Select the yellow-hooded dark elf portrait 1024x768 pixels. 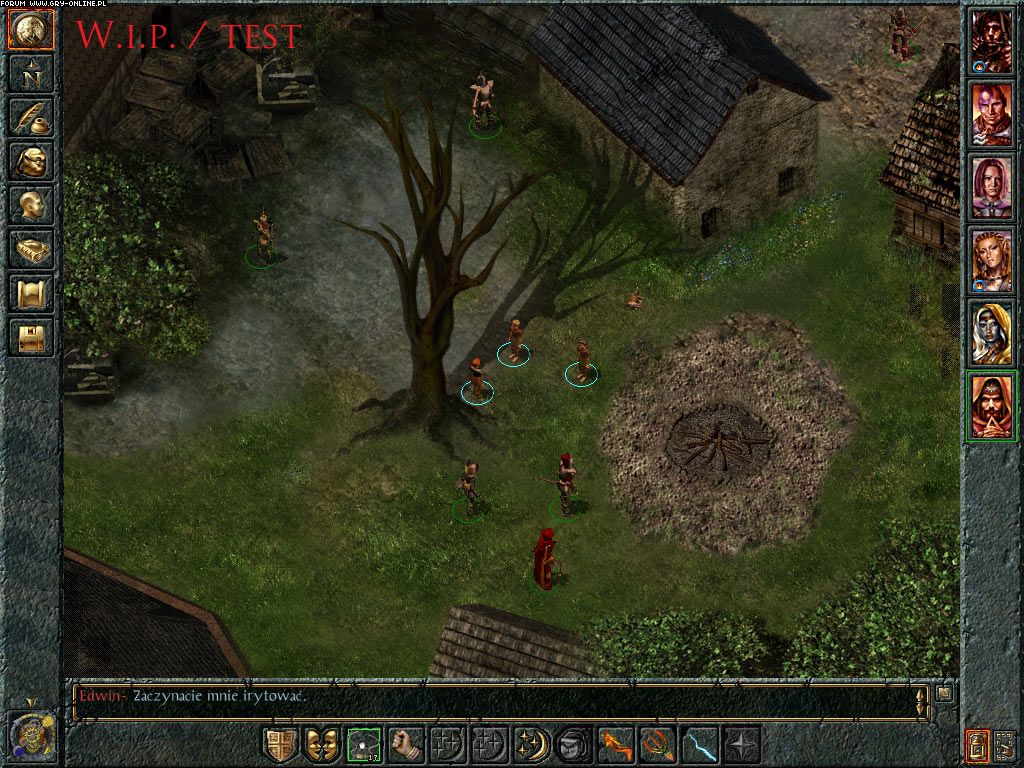[x=991, y=333]
